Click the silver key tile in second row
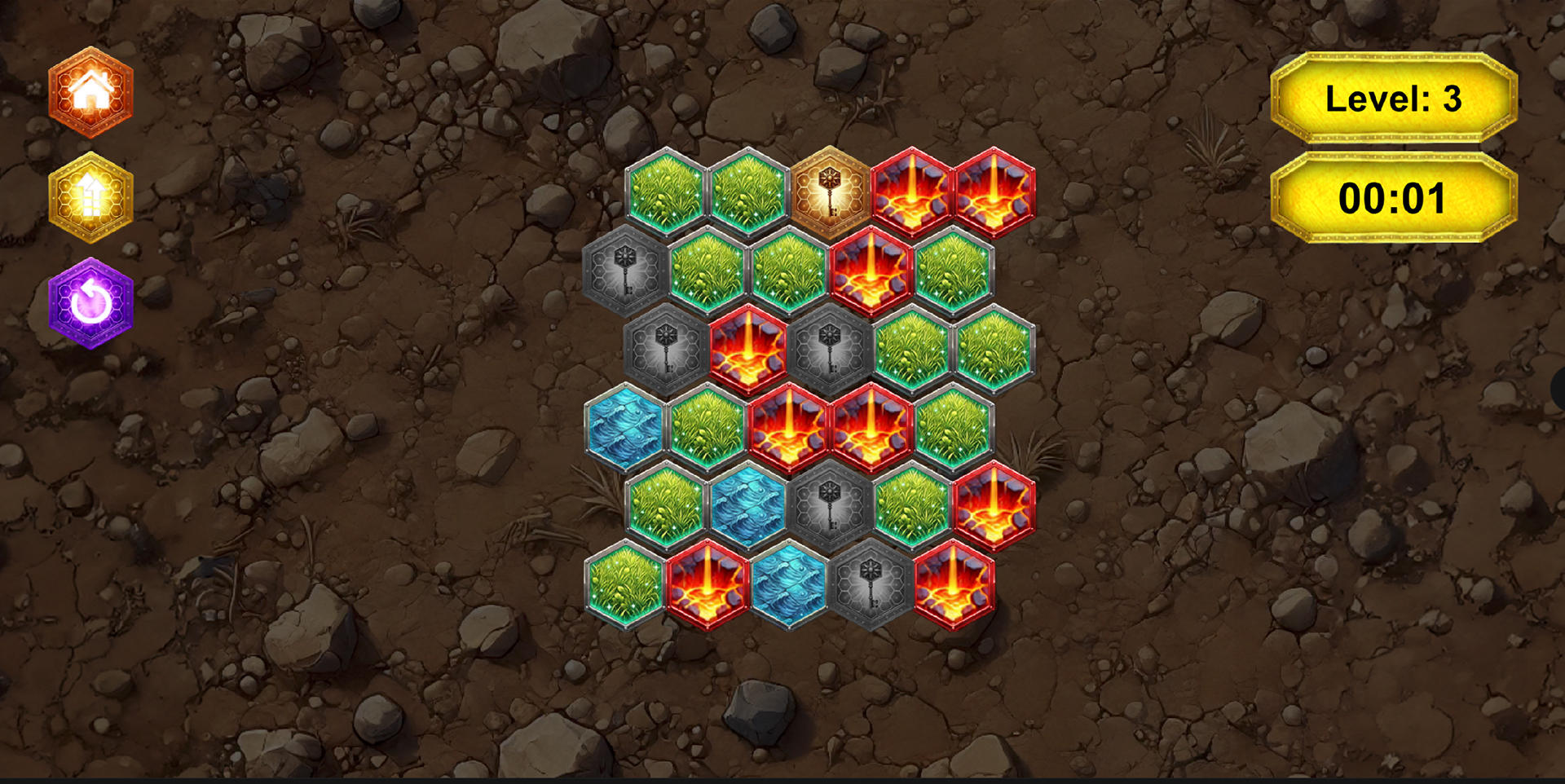Screen dimensions: 1565x784 click(x=624, y=271)
